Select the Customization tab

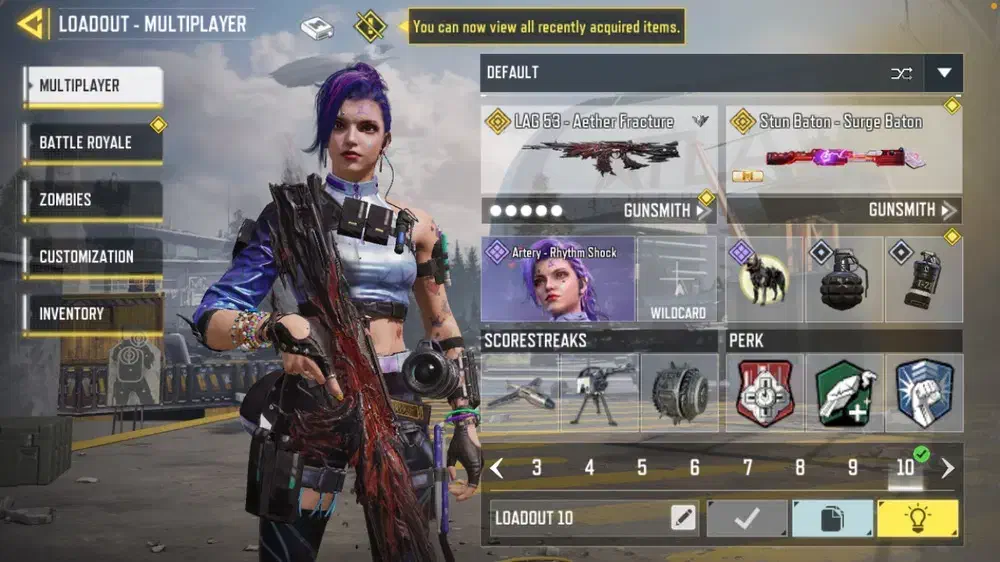(92, 257)
